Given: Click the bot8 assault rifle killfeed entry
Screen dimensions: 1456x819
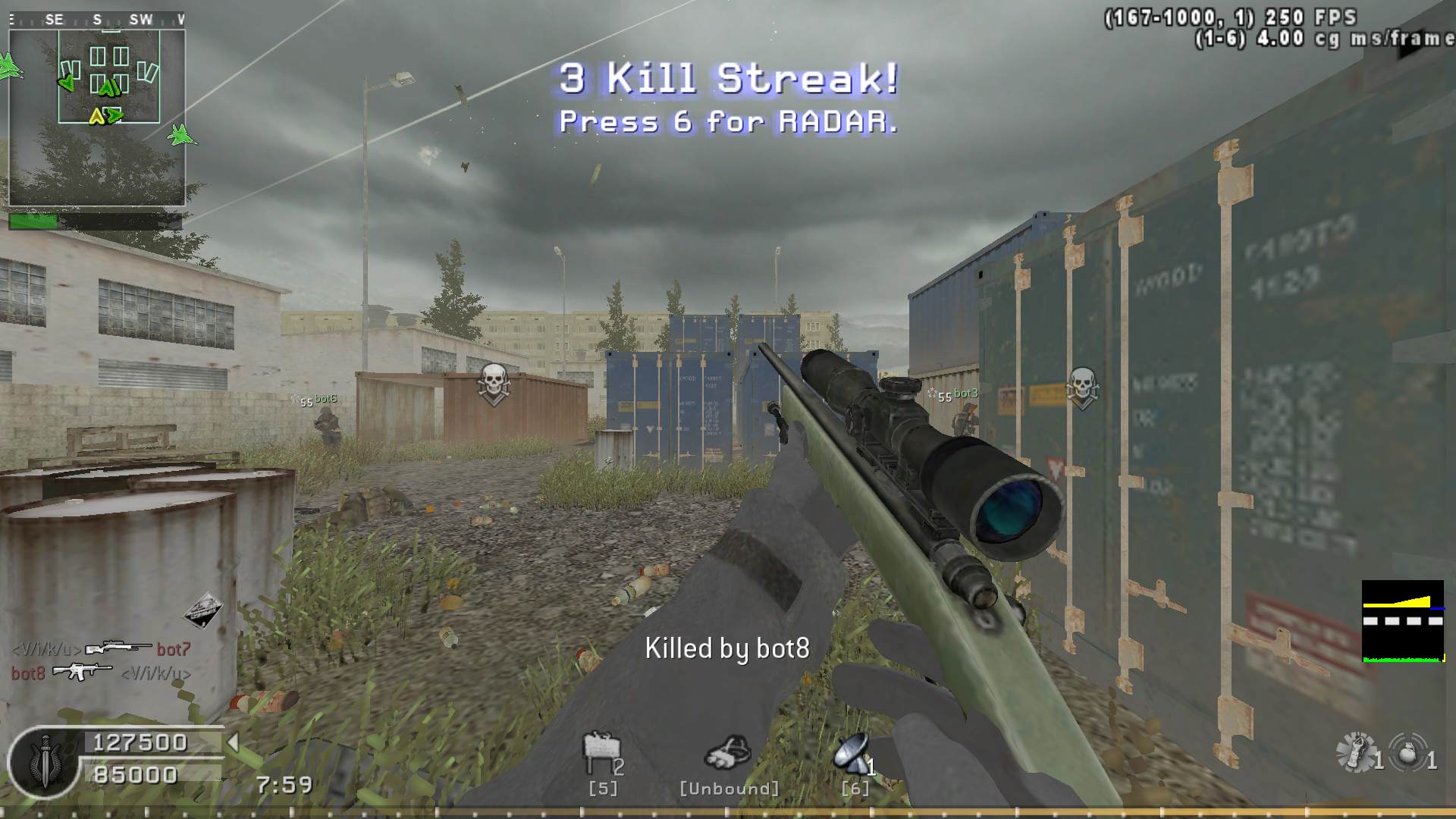Looking at the screenshot, I should pos(82,672).
